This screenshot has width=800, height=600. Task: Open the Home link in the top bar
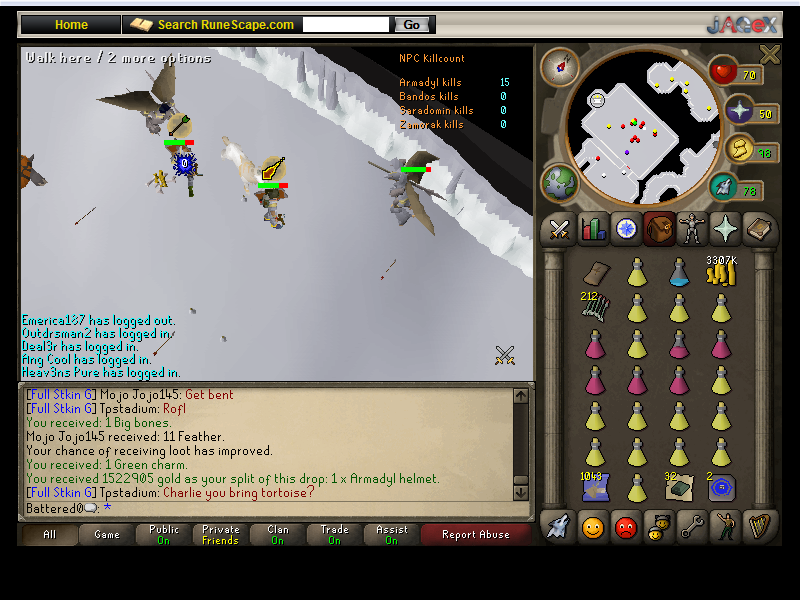(71, 24)
